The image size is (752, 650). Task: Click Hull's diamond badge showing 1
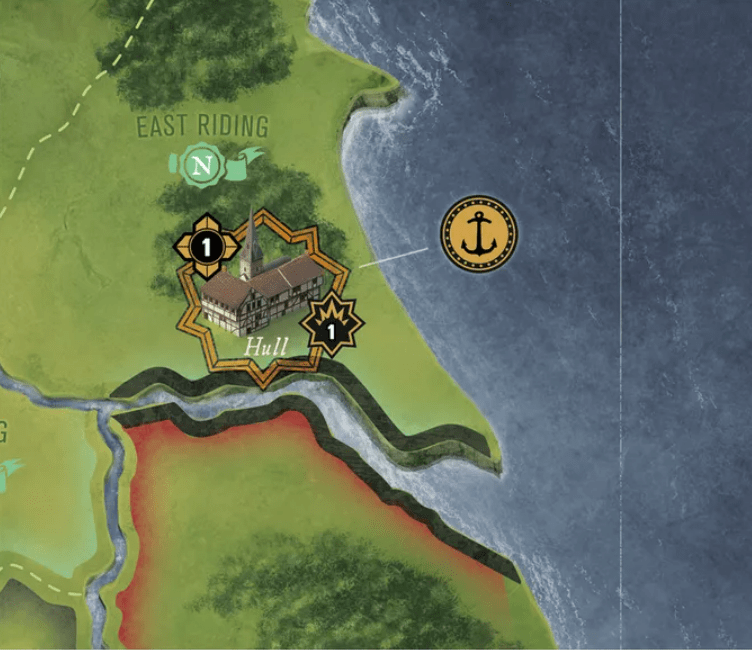[205, 245]
